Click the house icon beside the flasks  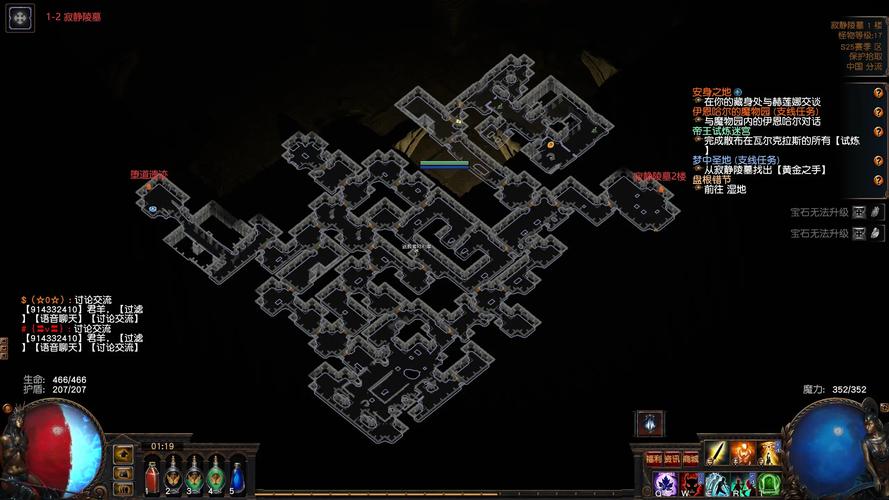tap(123, 455)
